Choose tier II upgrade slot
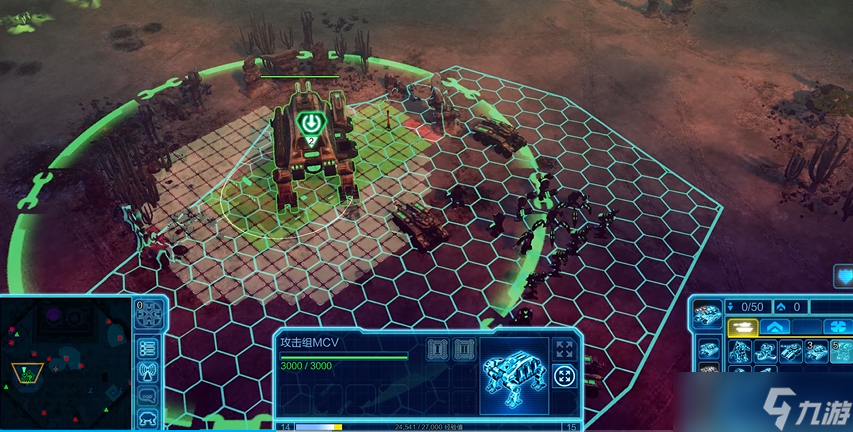The image size is (853, 432). click(x=461, y=349)
